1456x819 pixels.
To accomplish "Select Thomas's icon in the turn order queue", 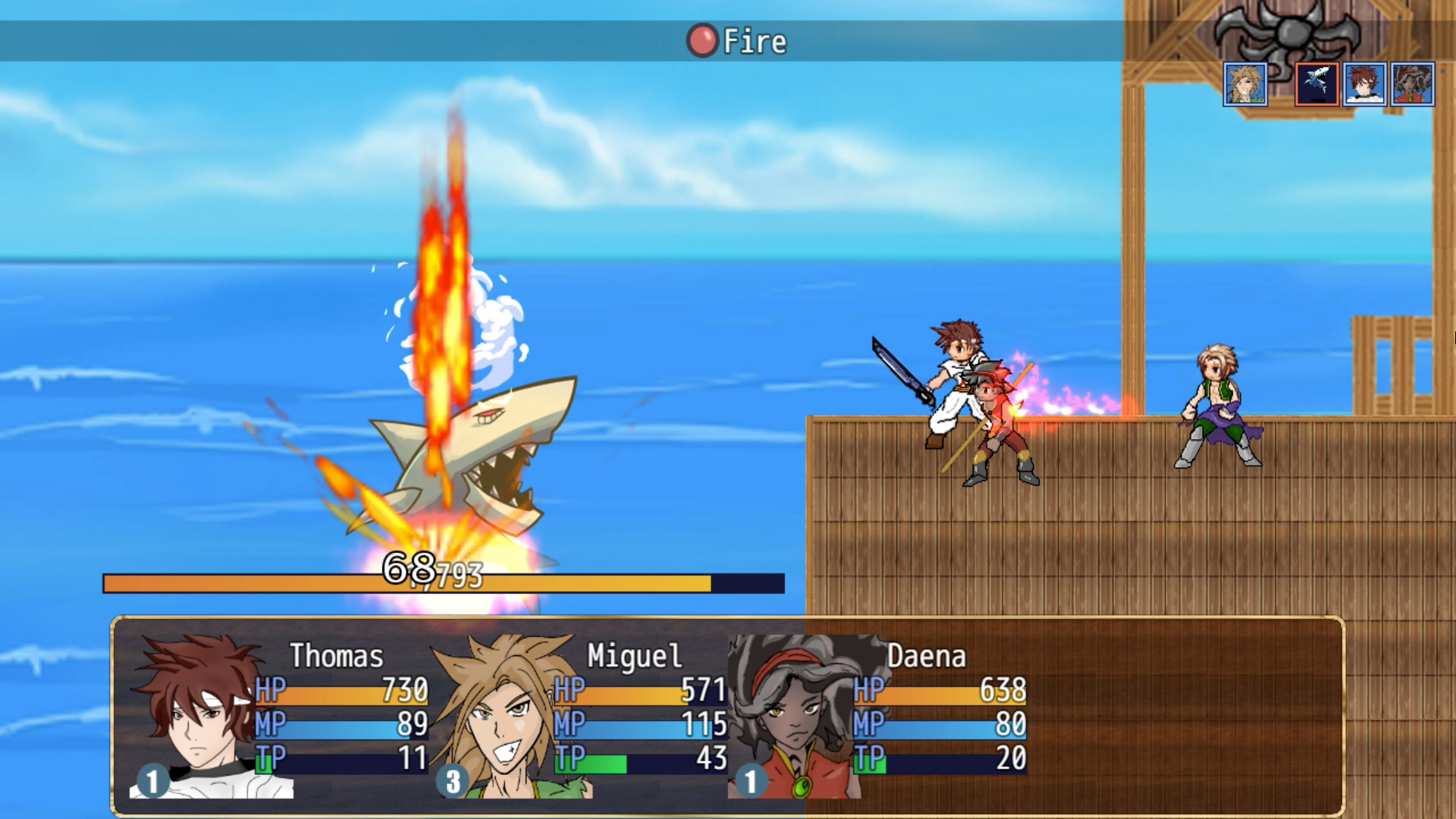I will [x=1364, y=83].
